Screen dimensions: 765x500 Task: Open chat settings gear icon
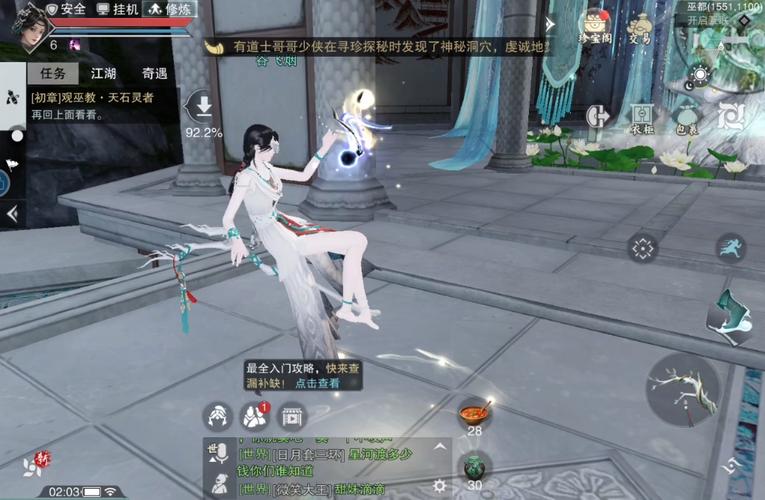439,485
